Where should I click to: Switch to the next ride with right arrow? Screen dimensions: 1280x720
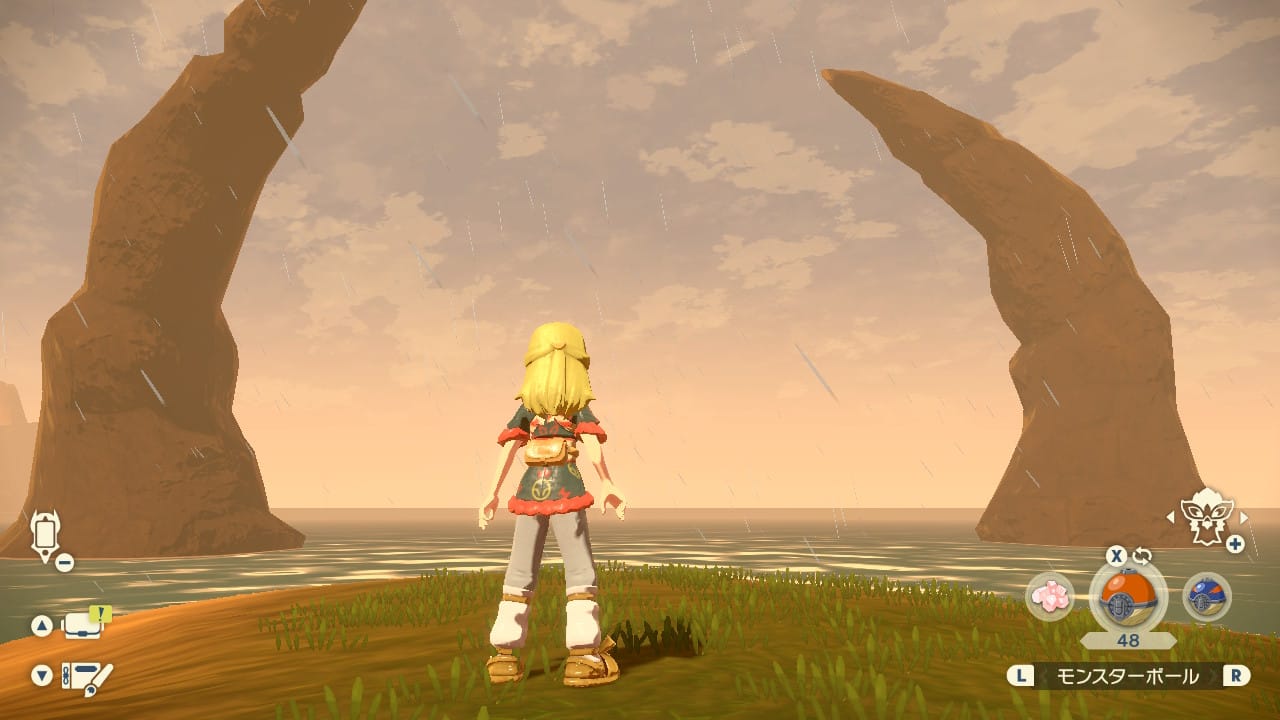pyautogui.click(x=1244, y=517)
